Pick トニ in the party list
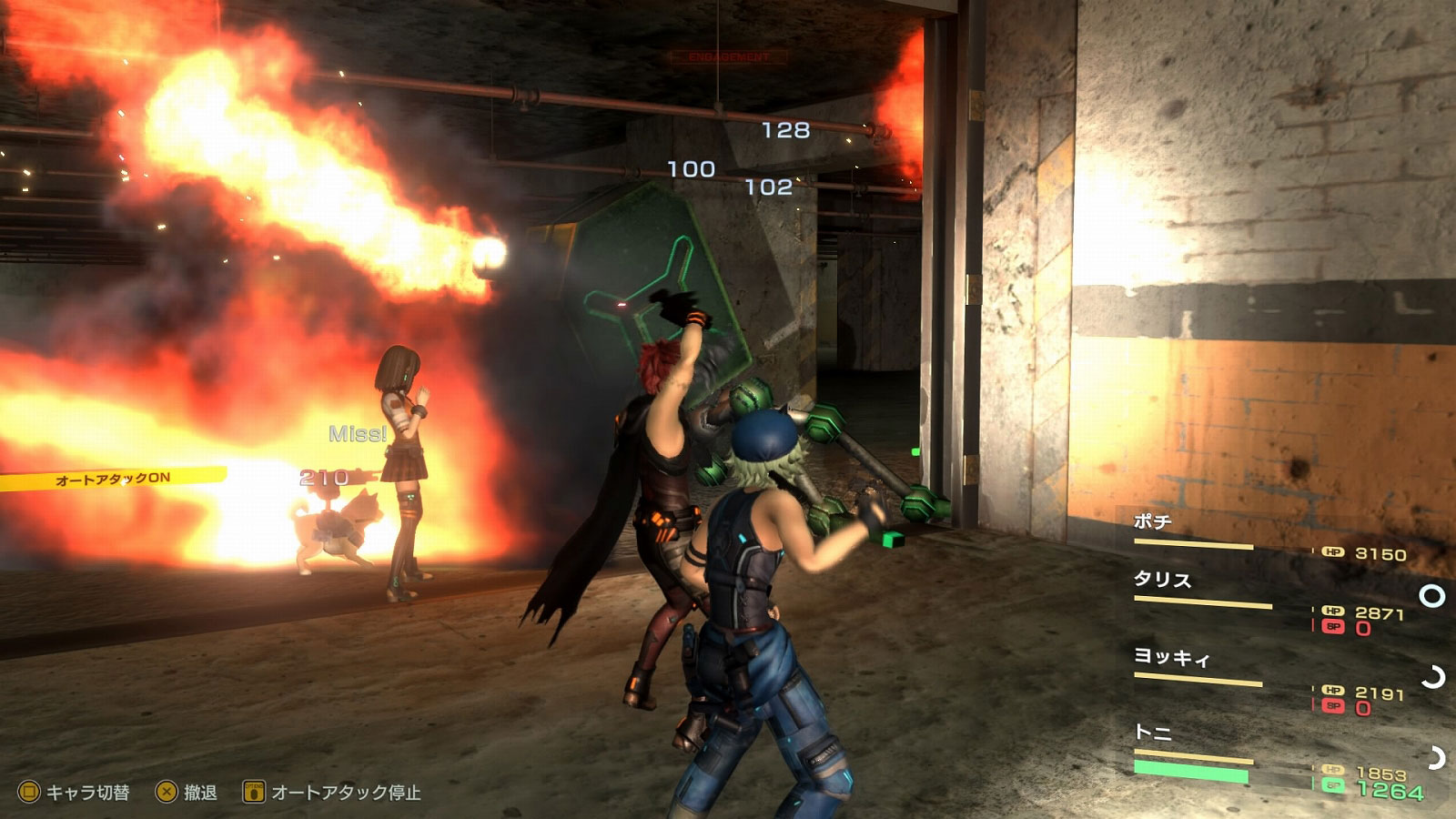This screenshot has width=1456, height=819. coord(1153,733)
